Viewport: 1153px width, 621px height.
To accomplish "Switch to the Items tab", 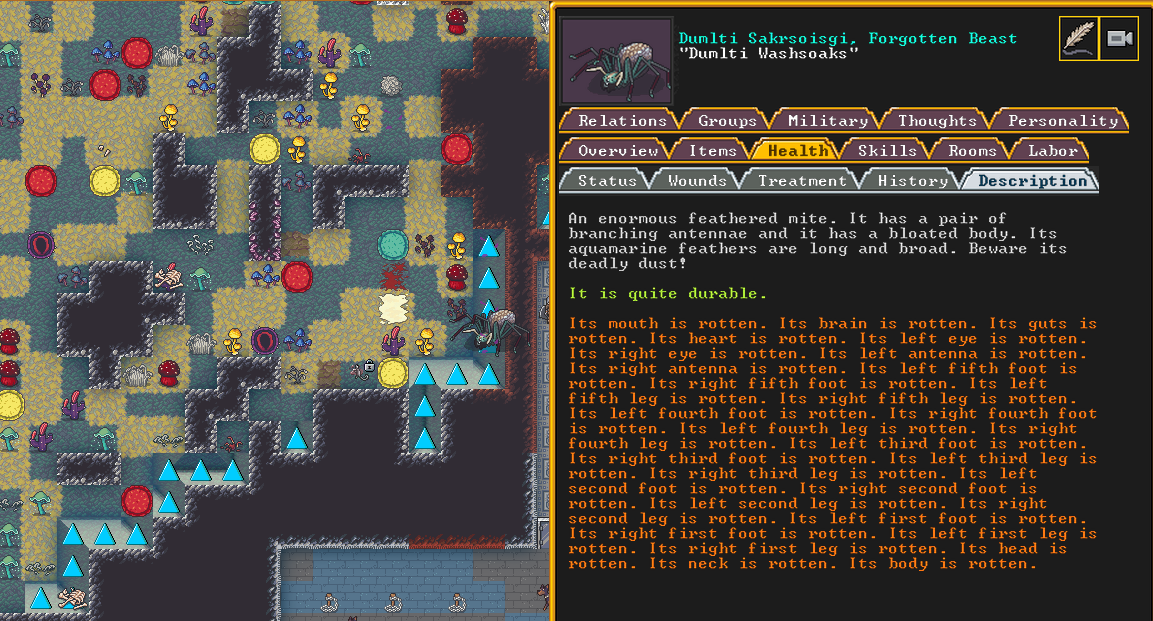I will [712, 151].
